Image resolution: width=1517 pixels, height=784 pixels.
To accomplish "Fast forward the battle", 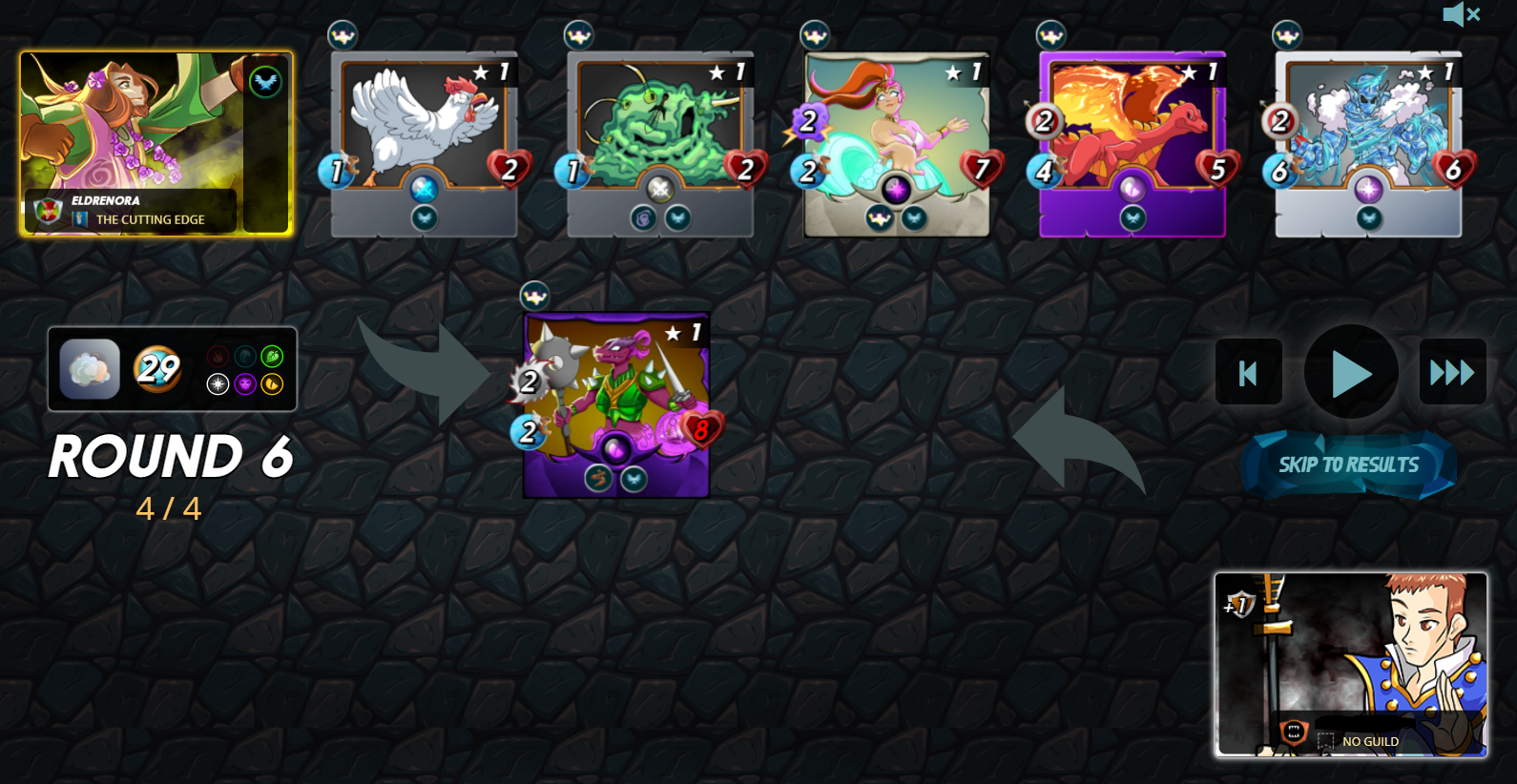I will tap(1452, 373).
